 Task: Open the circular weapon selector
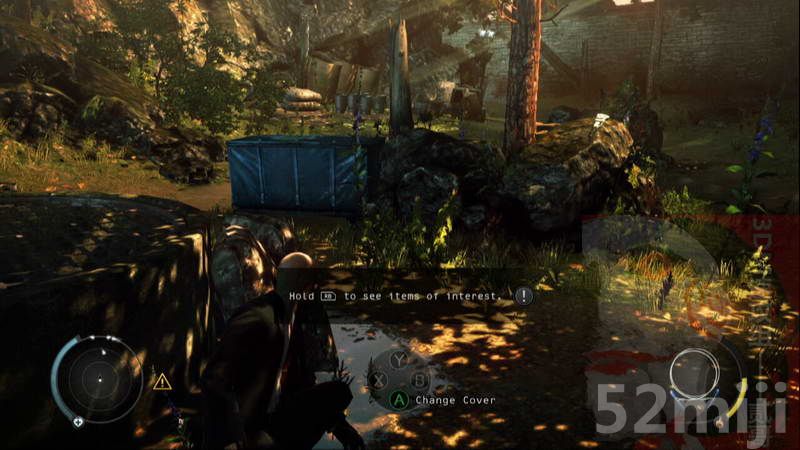click(x=695, y=373)
